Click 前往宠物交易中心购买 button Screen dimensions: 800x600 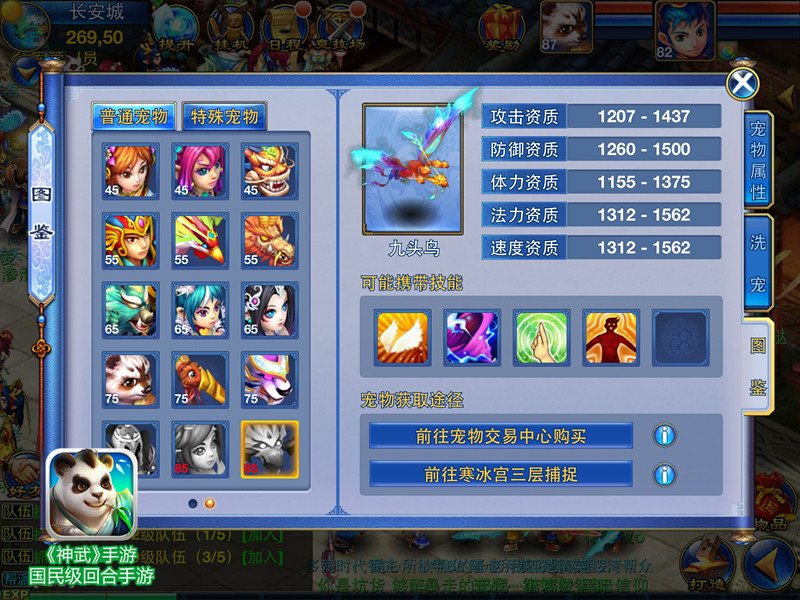[x=501, y=435]
